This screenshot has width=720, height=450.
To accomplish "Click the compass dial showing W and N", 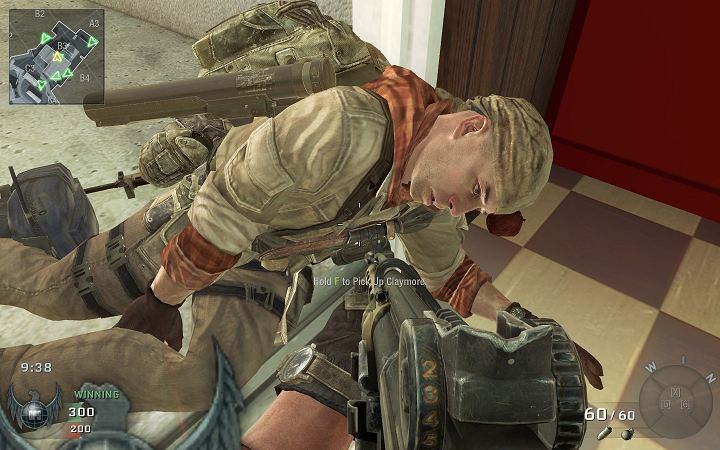I will coord(675,402).
